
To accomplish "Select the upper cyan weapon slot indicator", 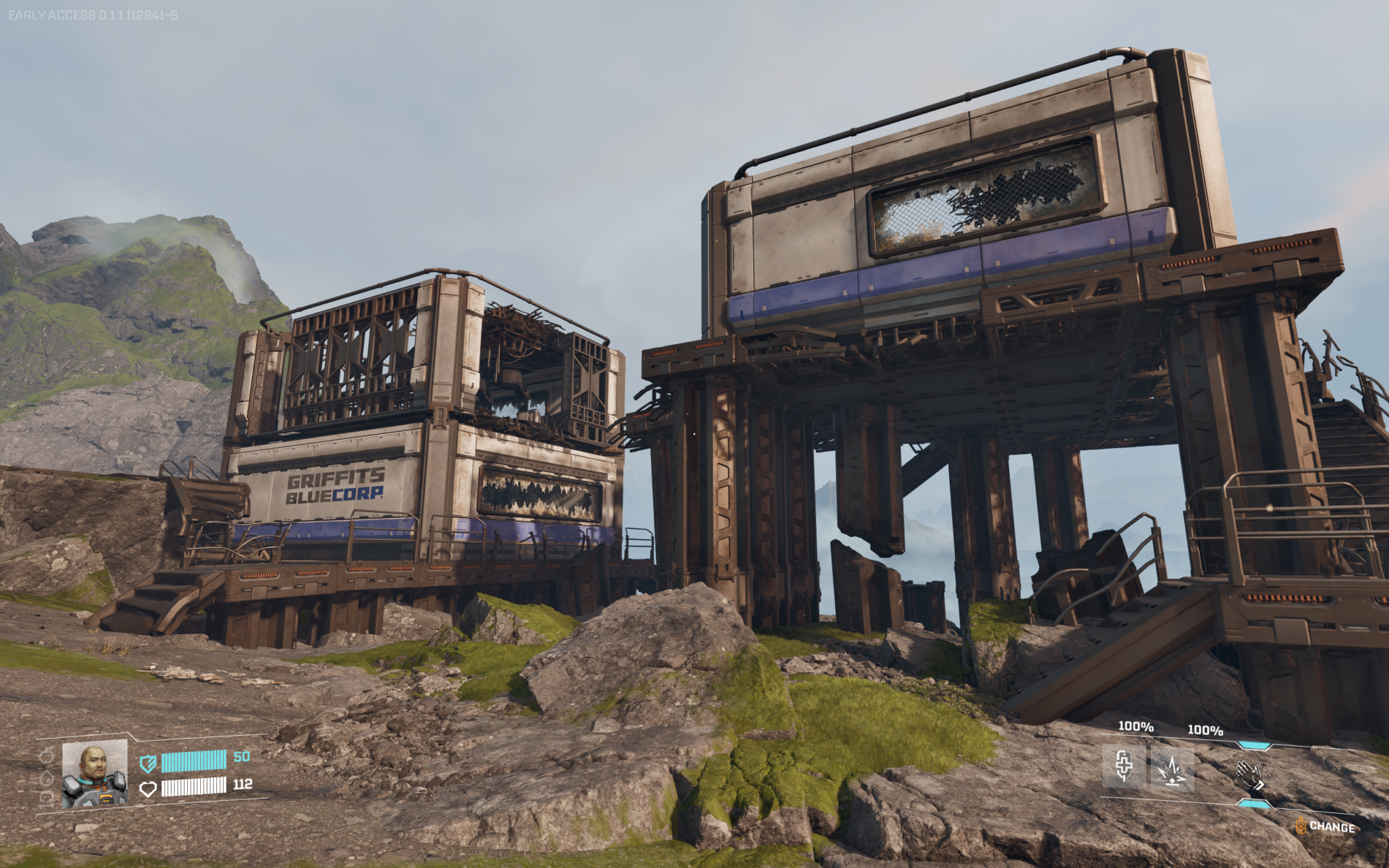I will (x=1254, y=745).
